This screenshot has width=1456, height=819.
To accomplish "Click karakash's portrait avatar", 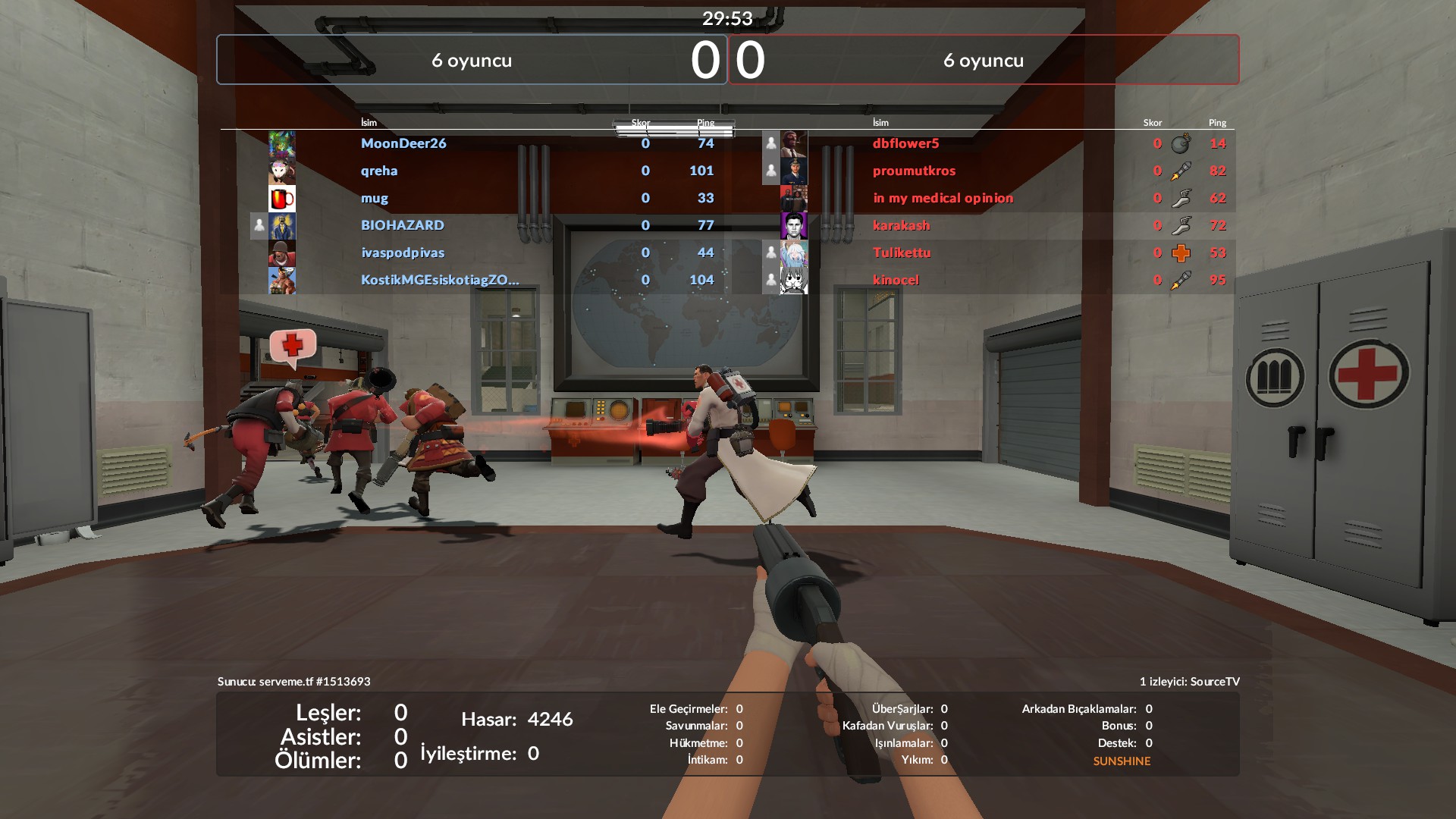I will pos(794,226).
